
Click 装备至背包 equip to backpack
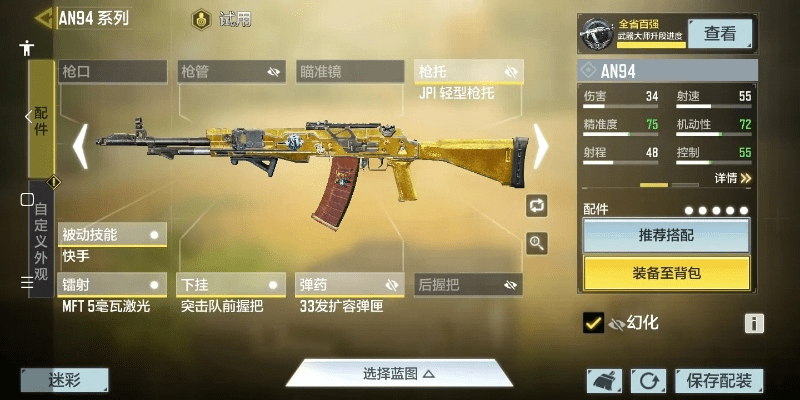coord(666,272)
